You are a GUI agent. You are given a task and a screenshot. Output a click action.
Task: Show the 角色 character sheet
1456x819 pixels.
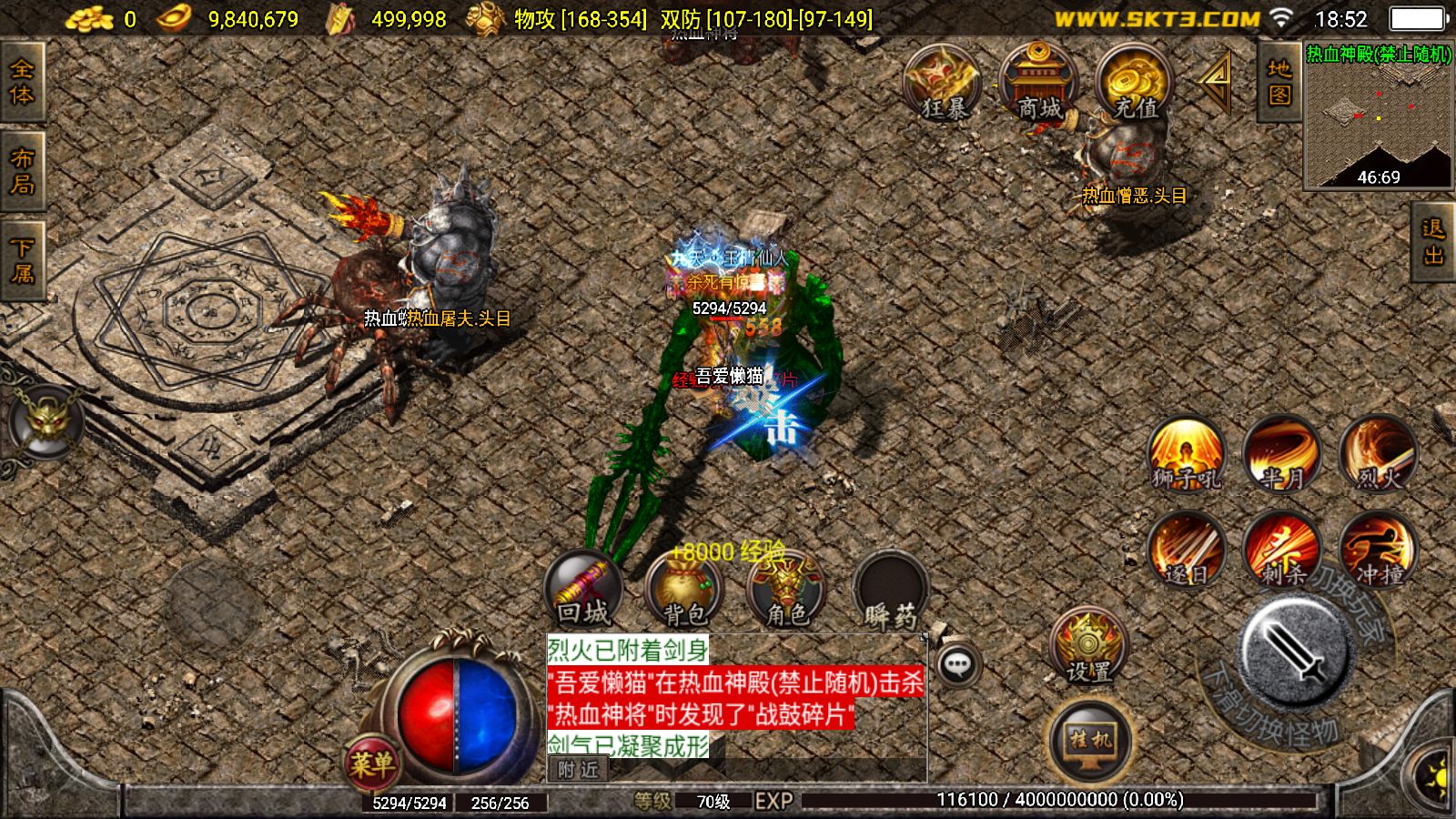point(786,590)
